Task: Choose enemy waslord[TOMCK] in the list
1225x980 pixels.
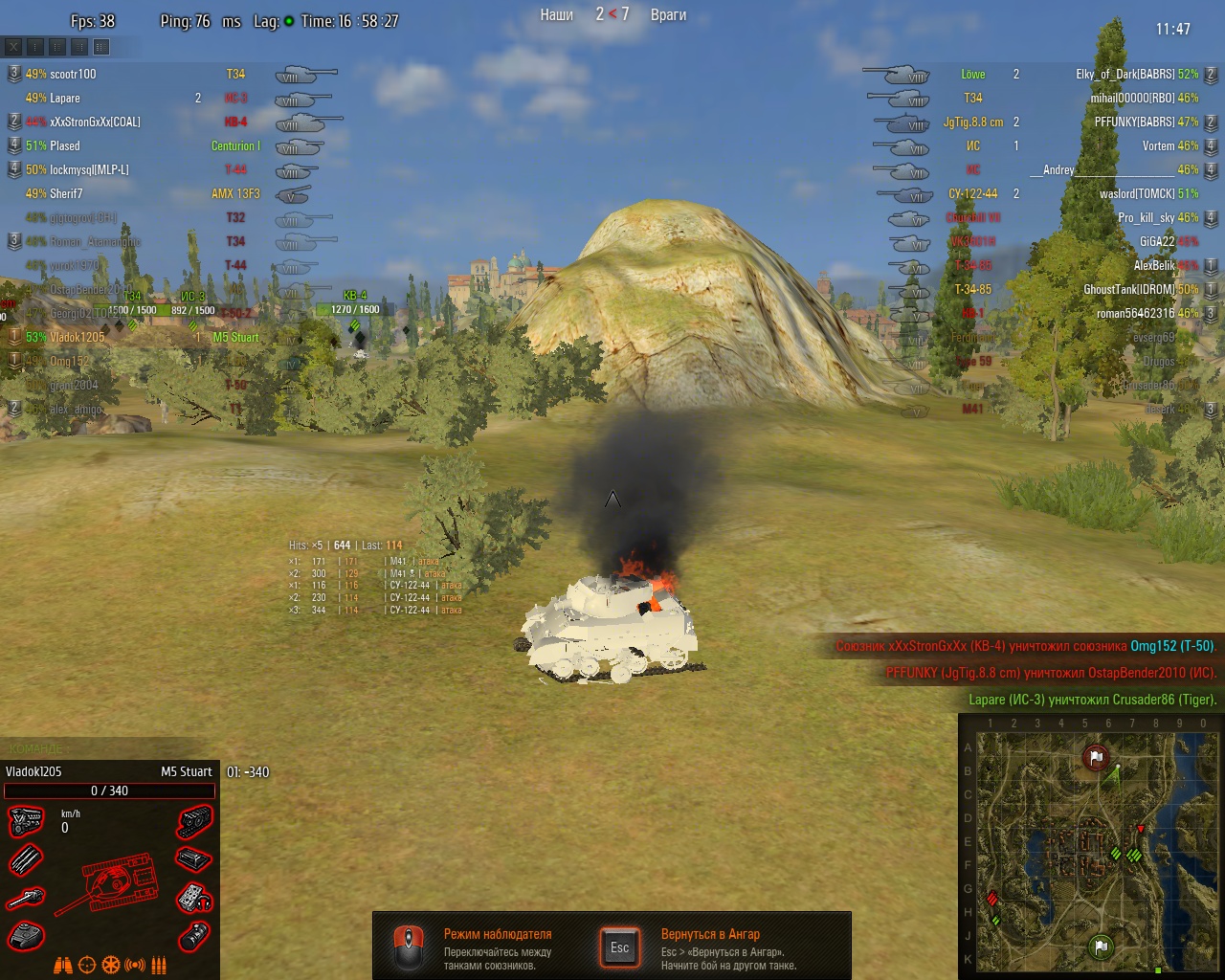Action: click(1137, 193)
